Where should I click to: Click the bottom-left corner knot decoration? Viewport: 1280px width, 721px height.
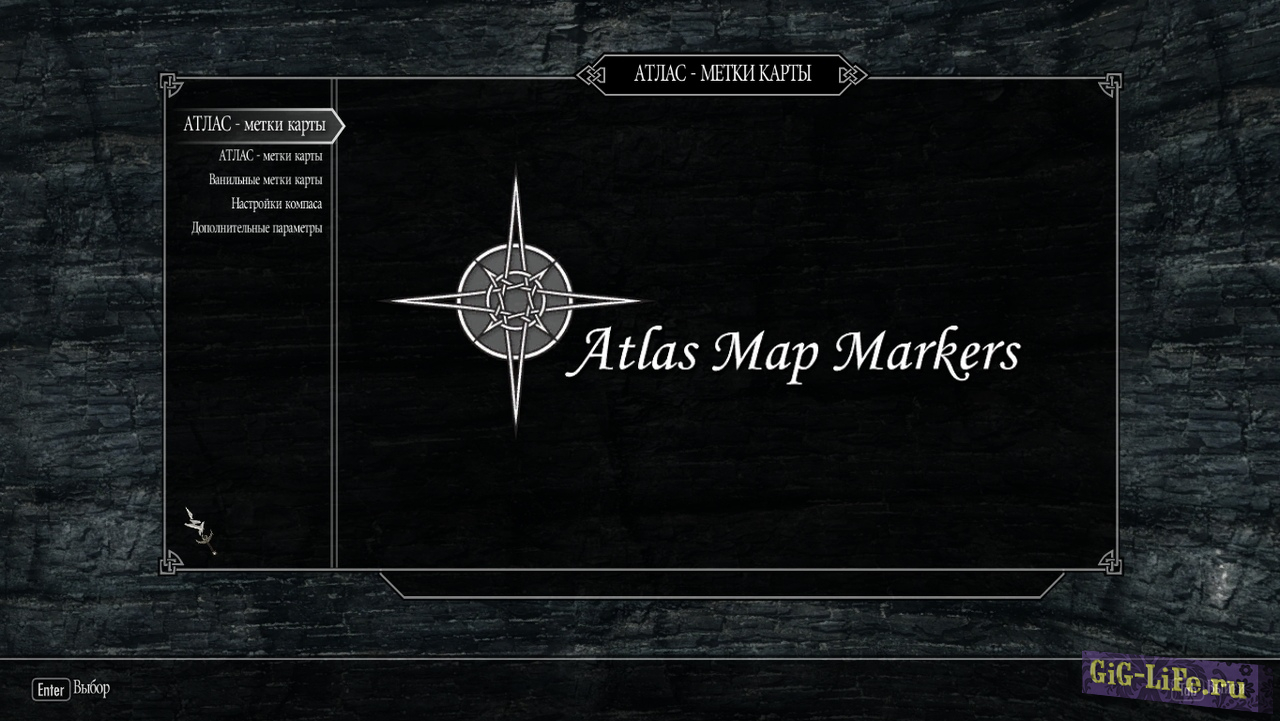pyautogui.click(x=172, y=562)
